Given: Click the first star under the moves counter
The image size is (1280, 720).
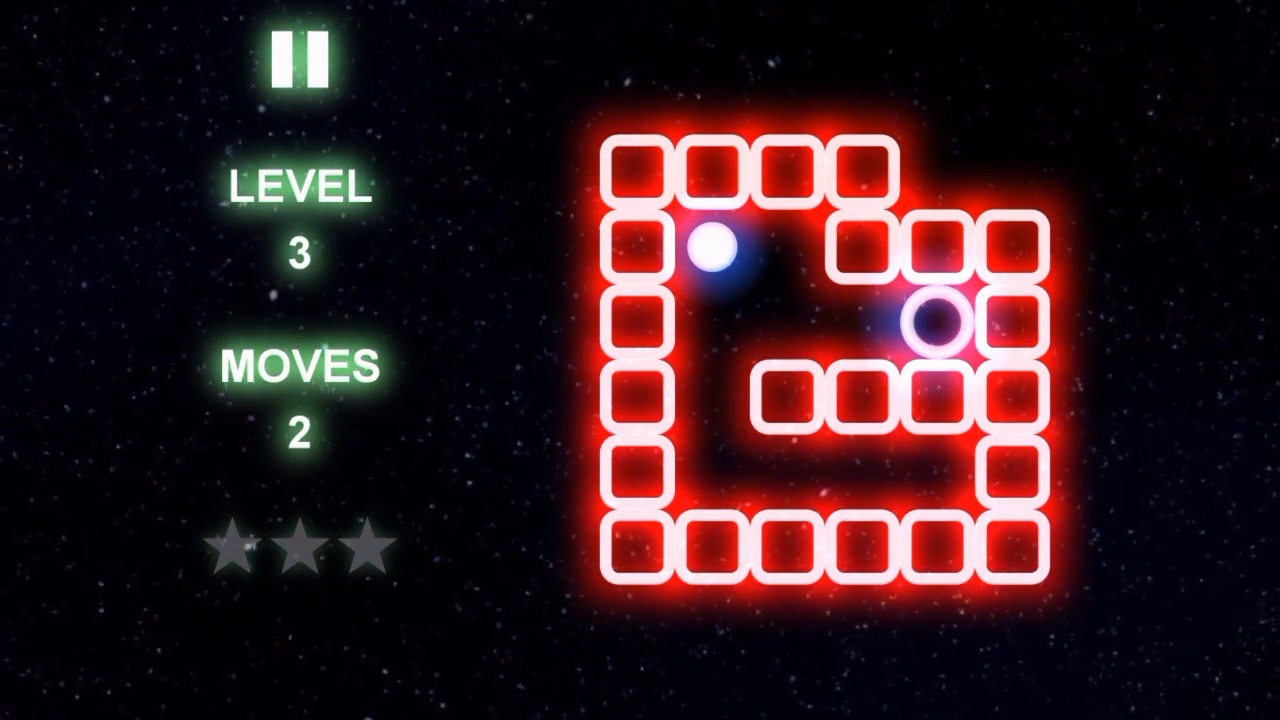Looking at the screenshot, I should 232,545.
